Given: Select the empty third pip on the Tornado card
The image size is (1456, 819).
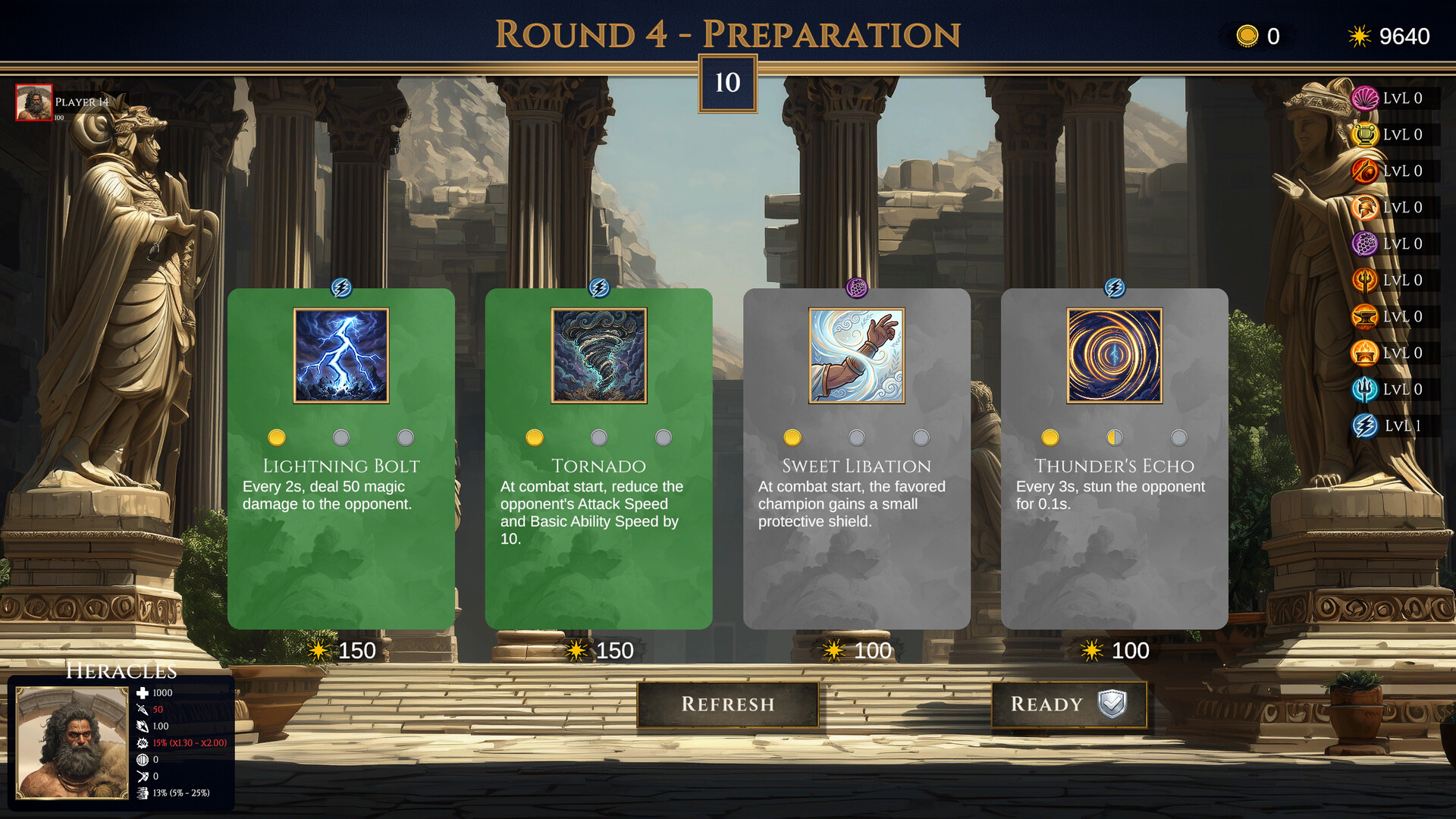Looking at the screenshot, I should click(x=664, y=437).
